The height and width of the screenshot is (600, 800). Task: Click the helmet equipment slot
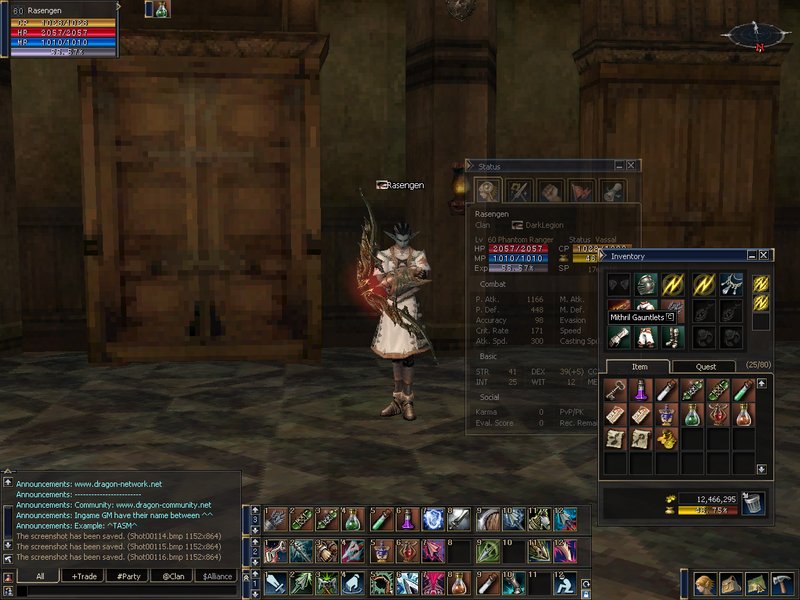[x=646, y=284]
